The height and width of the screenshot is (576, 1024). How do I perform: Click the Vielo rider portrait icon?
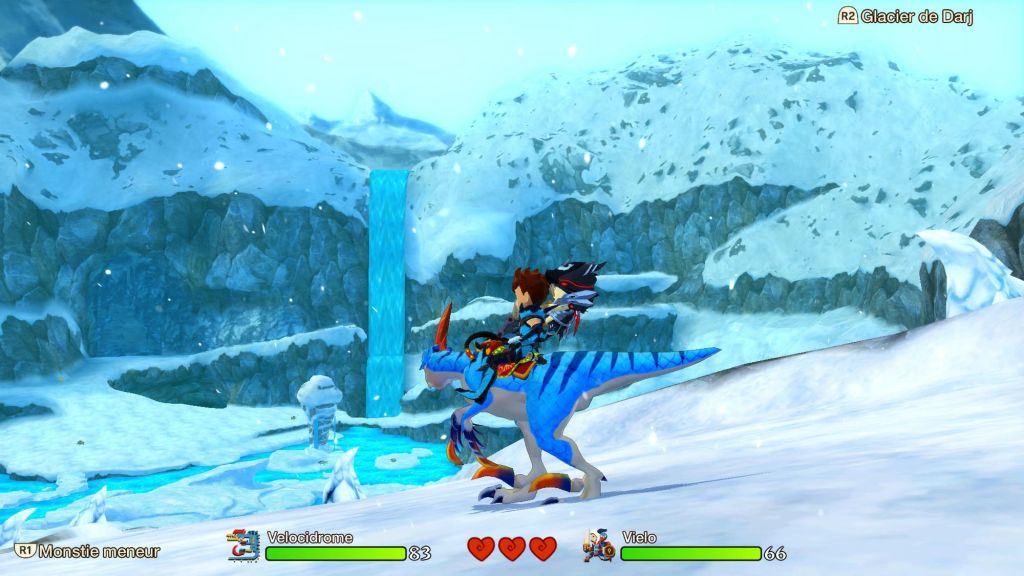(600, 546)
